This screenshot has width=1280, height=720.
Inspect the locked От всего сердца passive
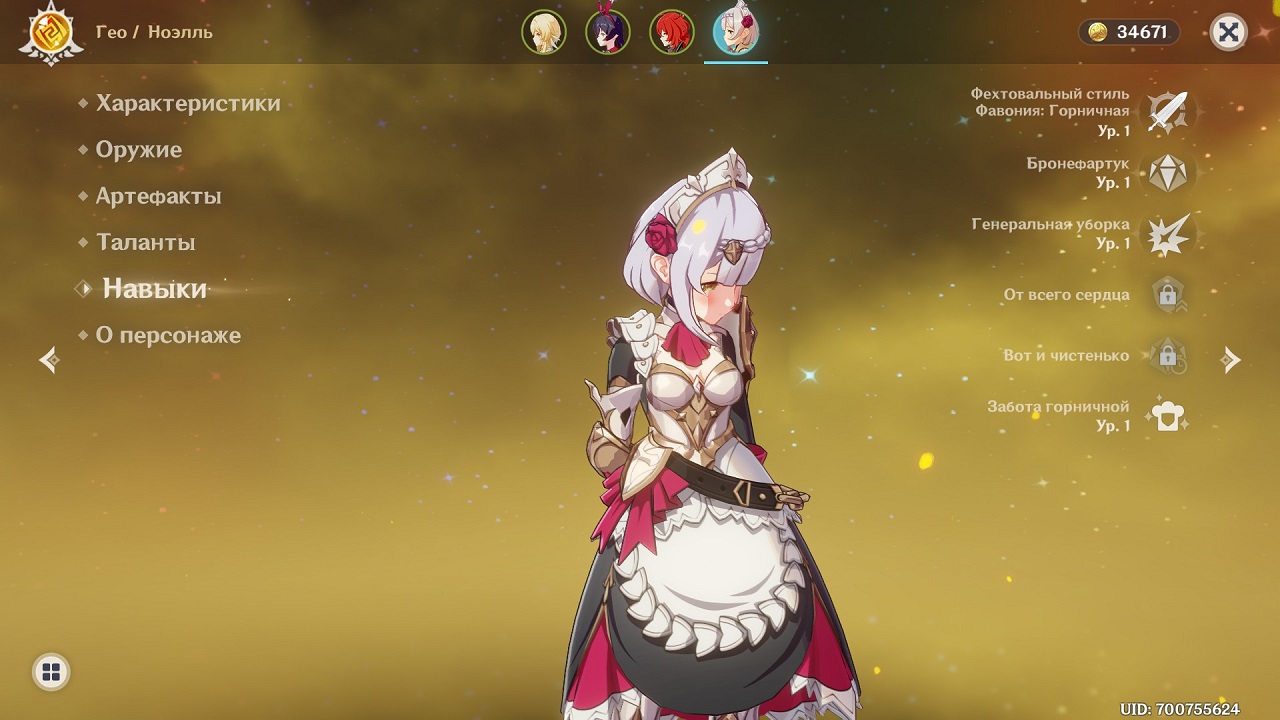point(1166,295)
